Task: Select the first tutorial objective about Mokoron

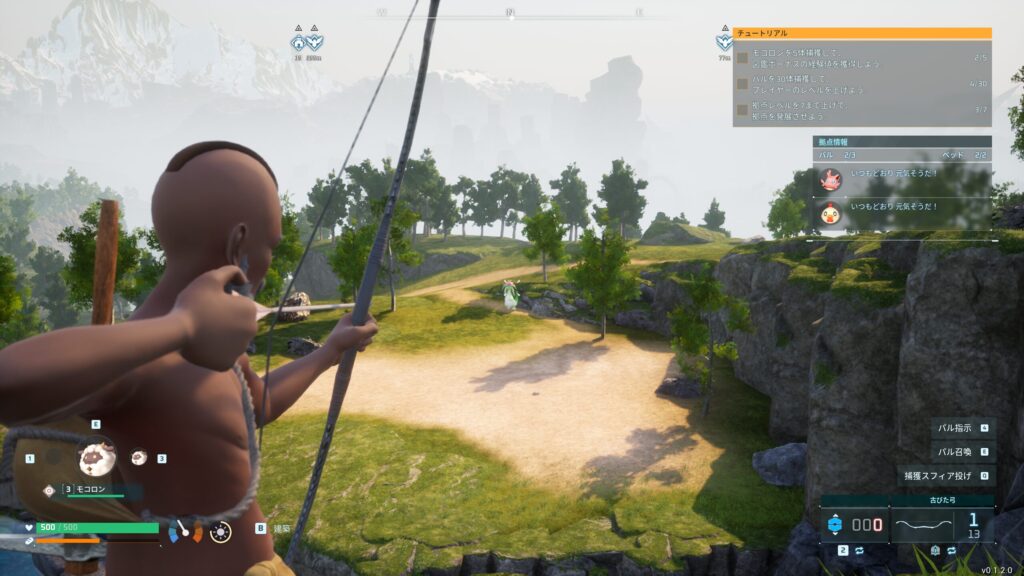Action: 861,58
